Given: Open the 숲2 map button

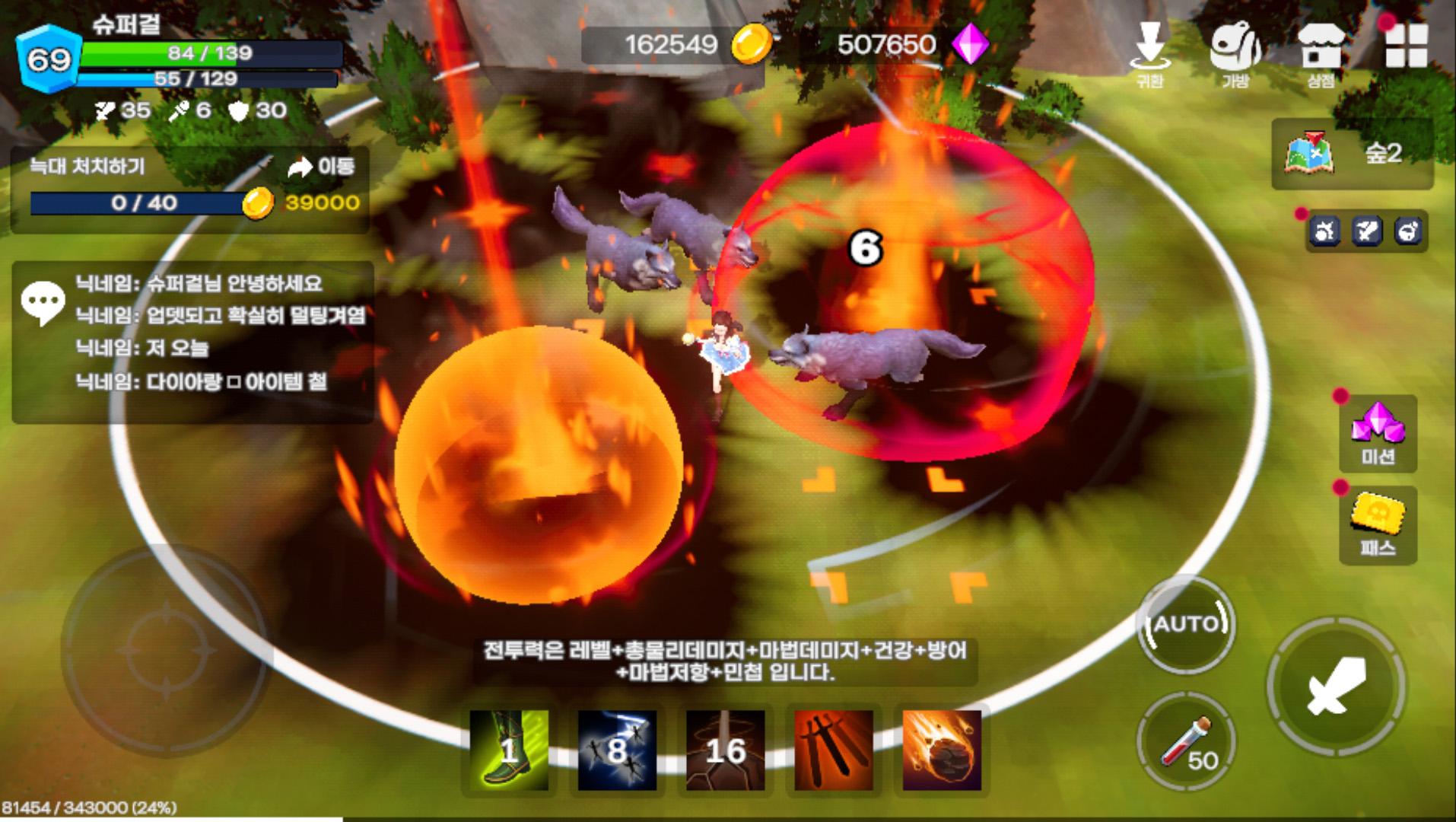Looking at the screenshot, I should coord(1352,154).
